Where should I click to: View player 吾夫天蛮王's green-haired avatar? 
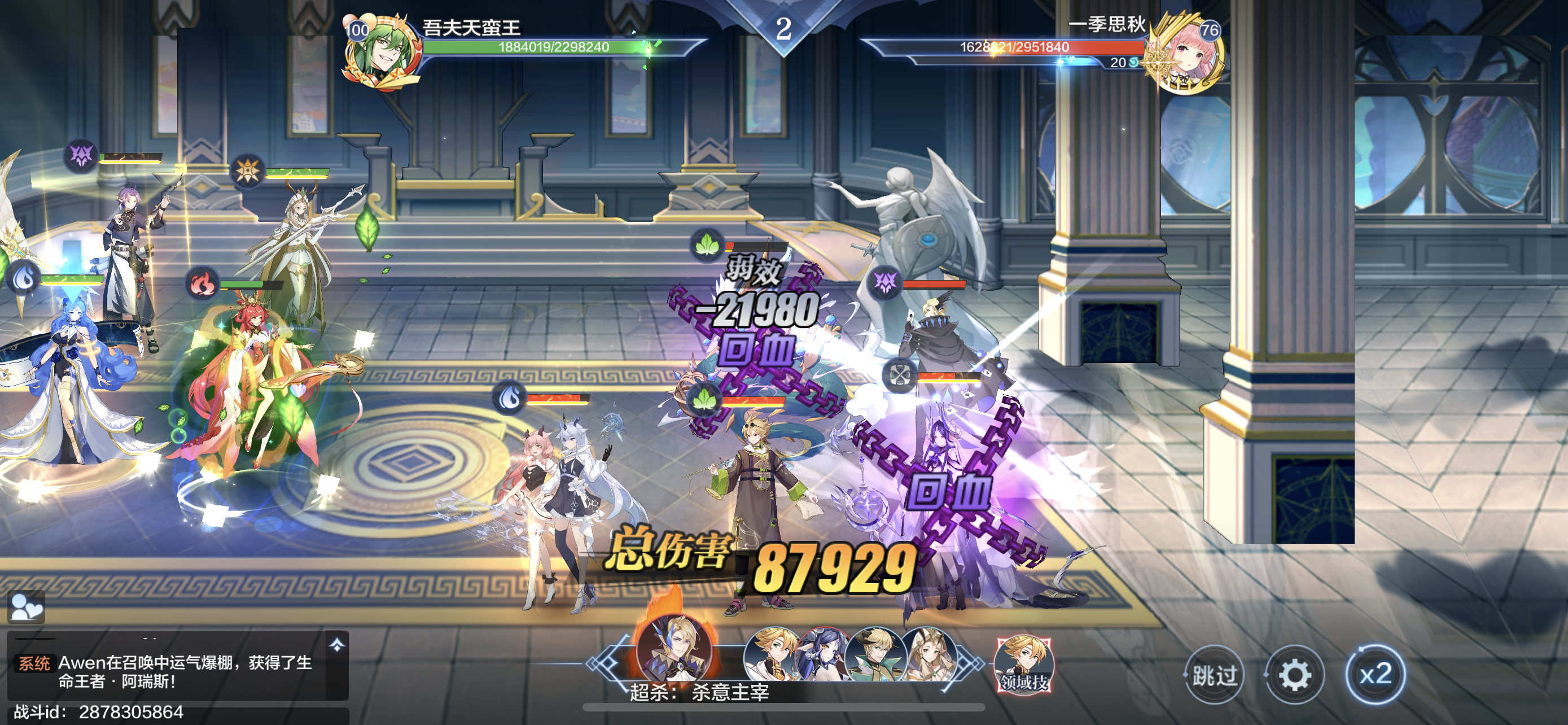tap(382, 52)
